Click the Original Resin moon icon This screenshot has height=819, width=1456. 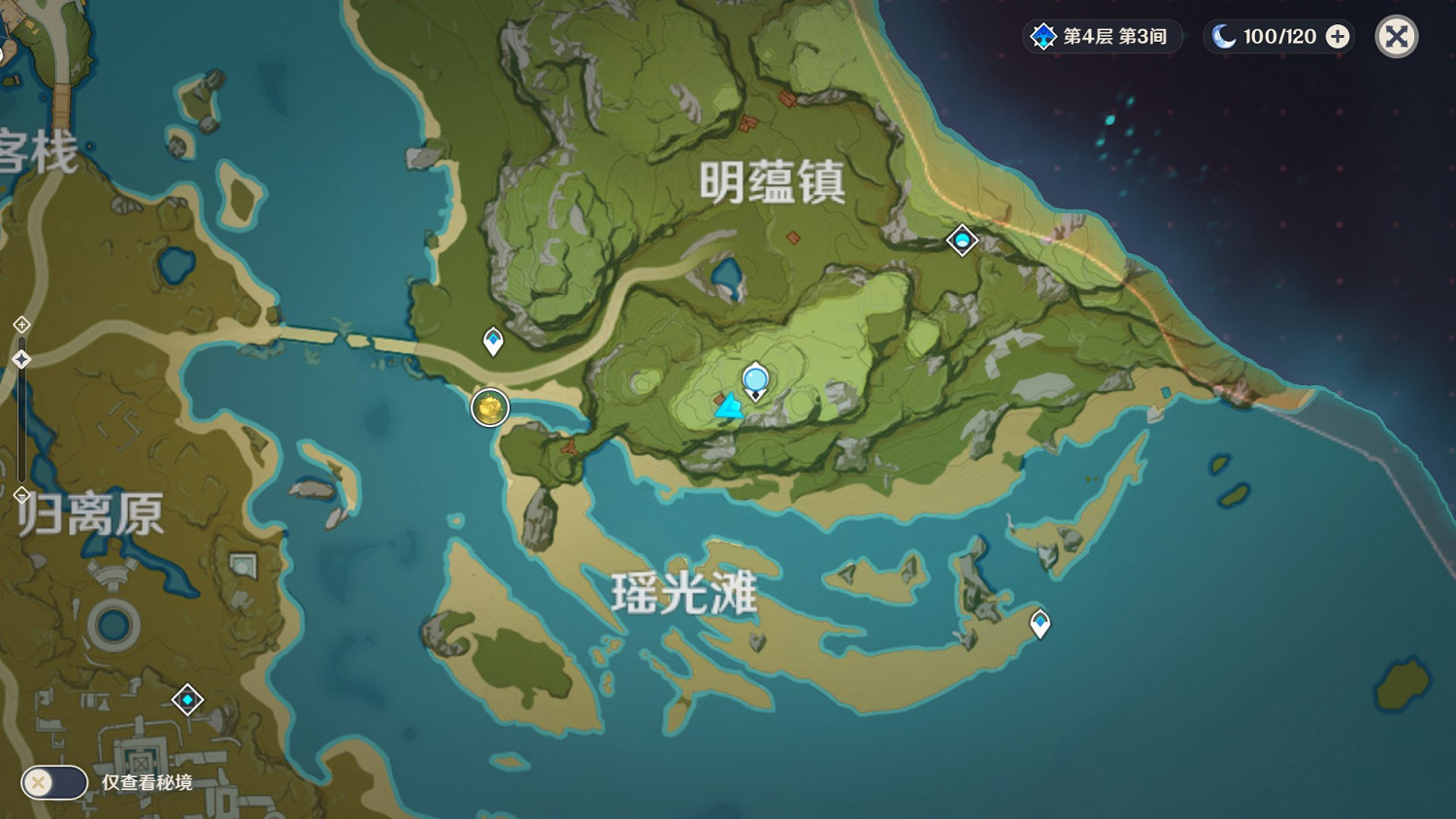click(x=1225, y=37)
